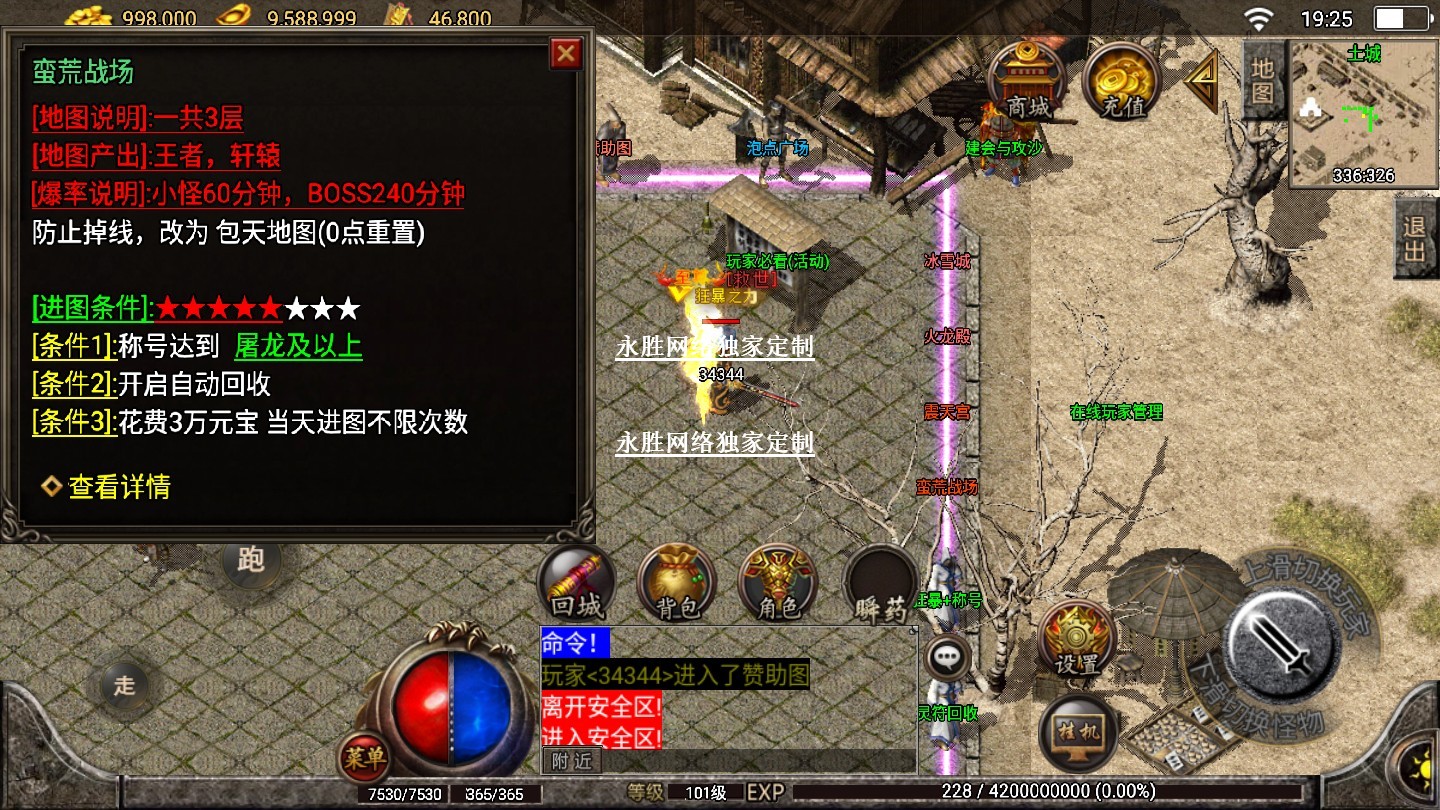
Task: Use the 瞬药 instant potion button
Action: coord(880,584)
